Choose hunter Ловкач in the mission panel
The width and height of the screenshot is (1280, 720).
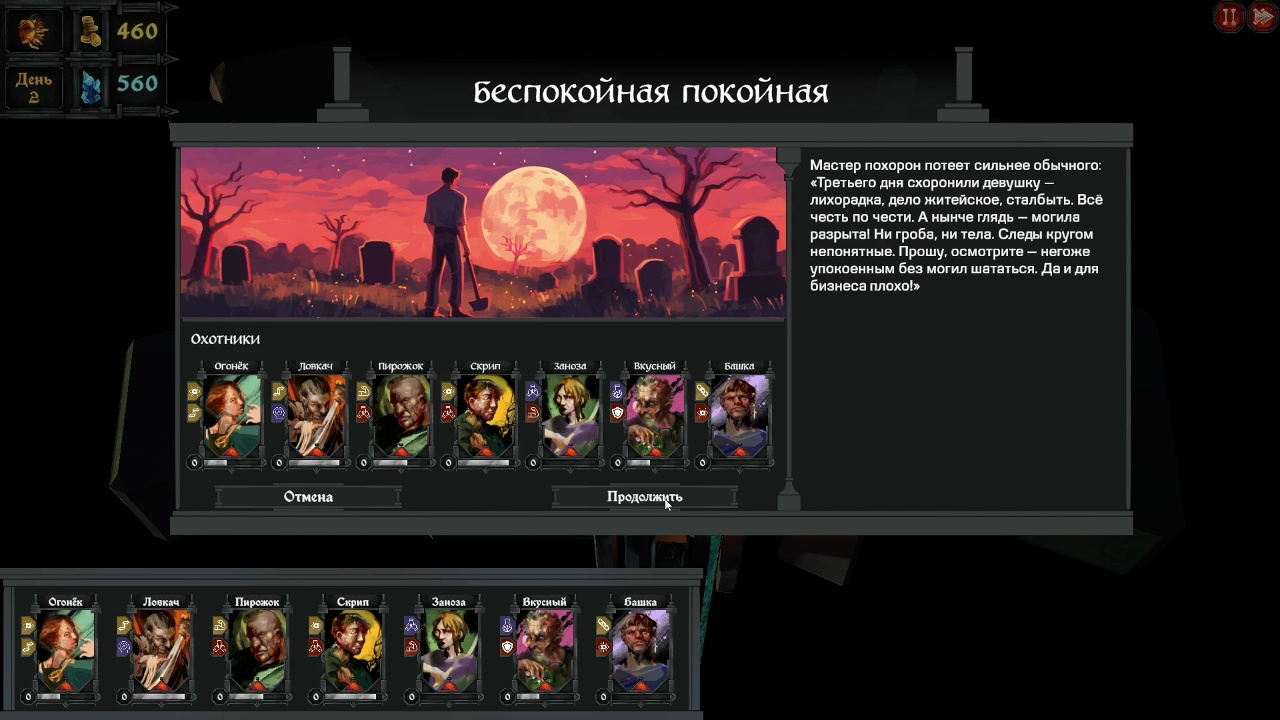316,416
